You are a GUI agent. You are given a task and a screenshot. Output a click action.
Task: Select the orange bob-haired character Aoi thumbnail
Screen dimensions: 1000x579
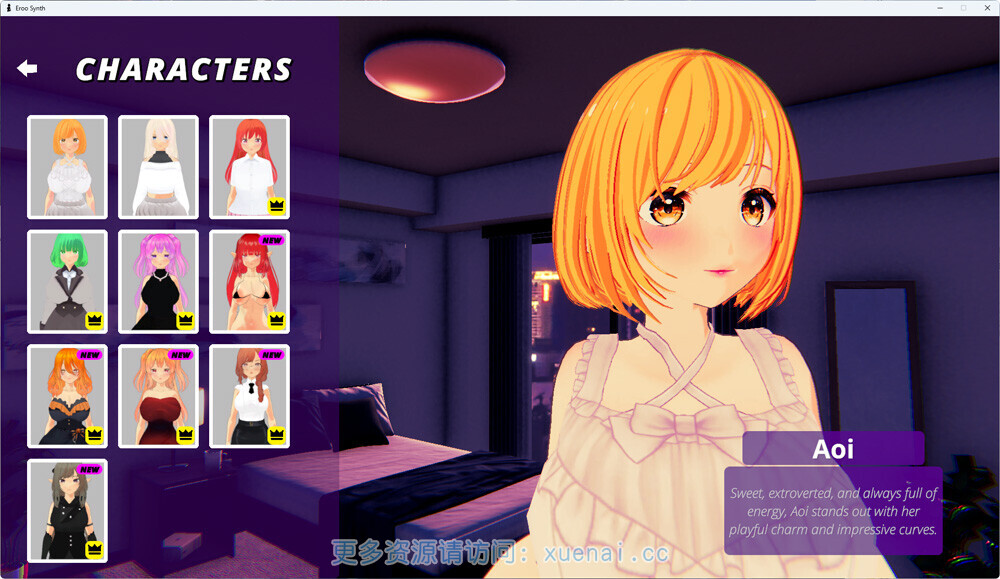pos(67,167)
